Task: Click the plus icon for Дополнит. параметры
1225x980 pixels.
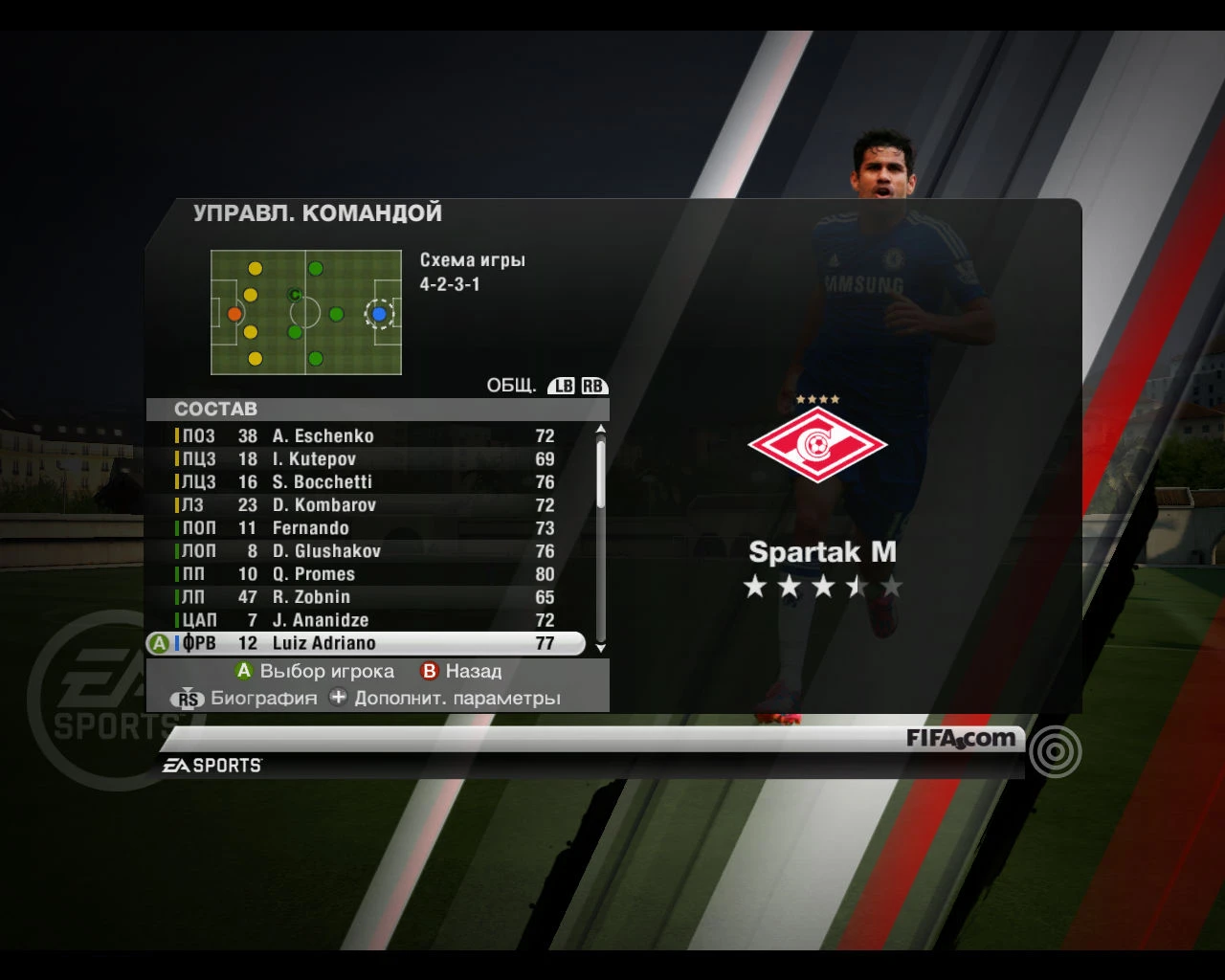Action: [x=337, y=698]
